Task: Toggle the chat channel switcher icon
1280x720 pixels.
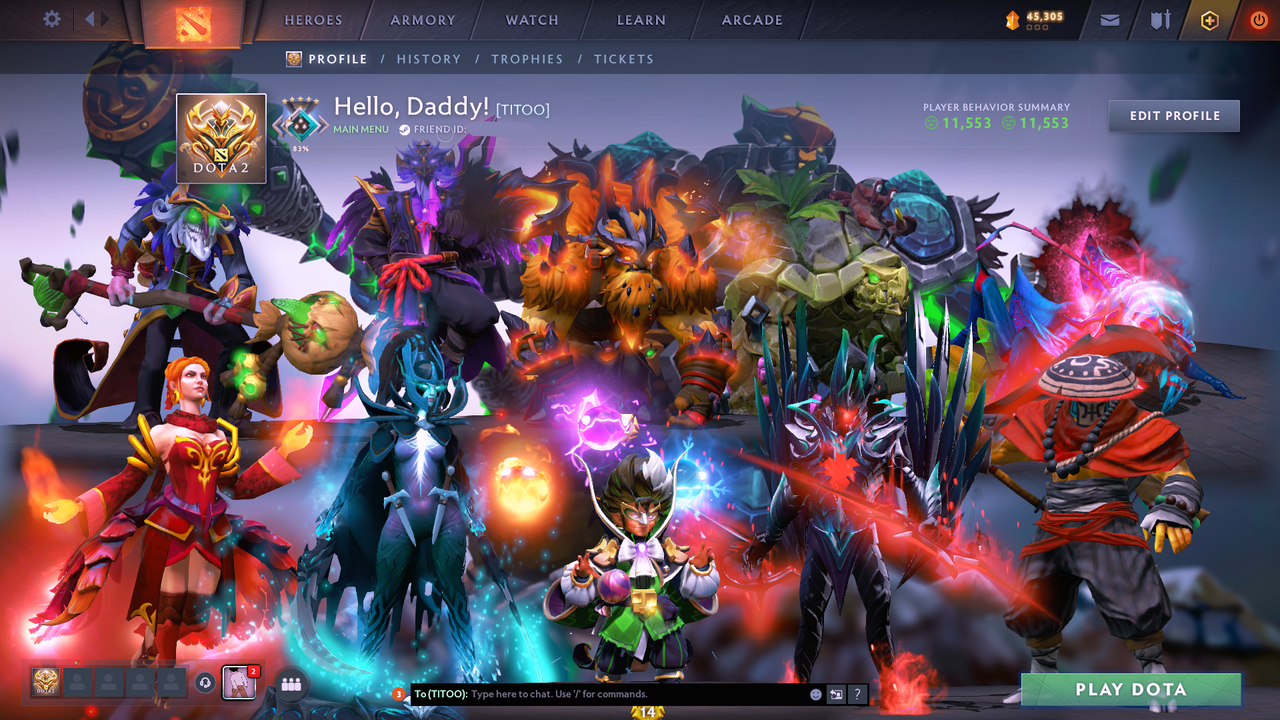Action: click(x=836, y=693)
